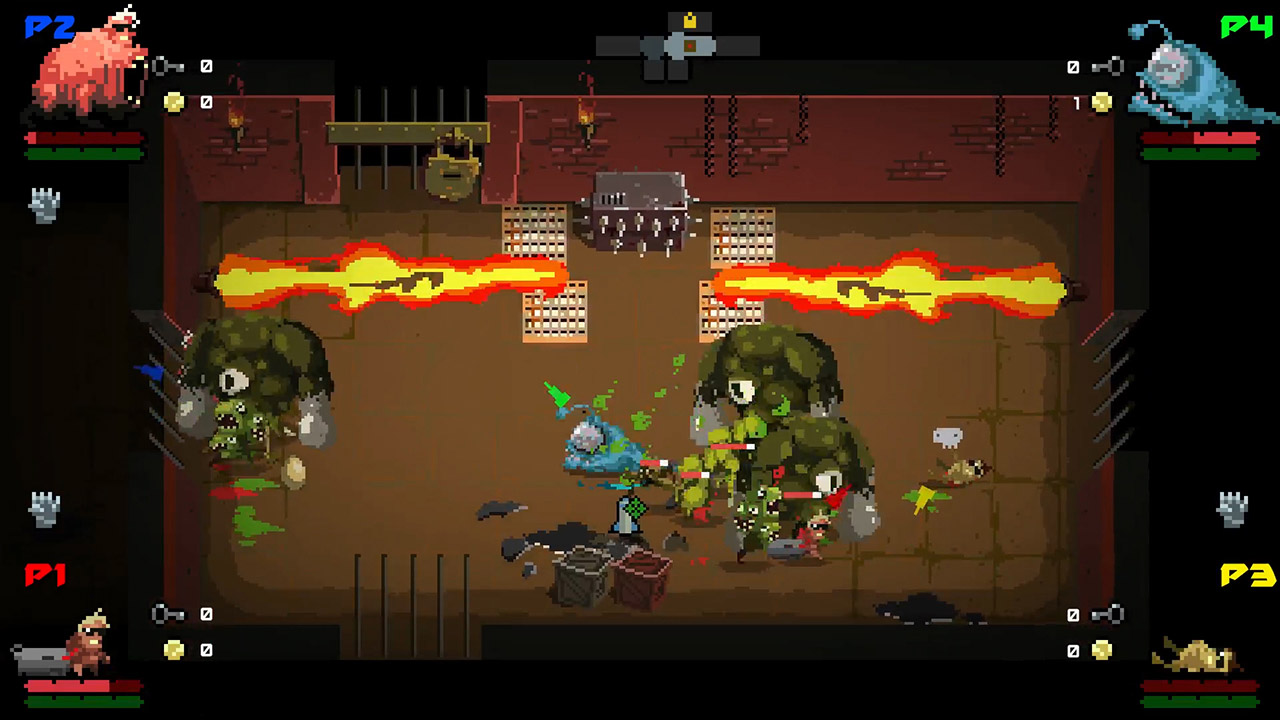Click the P4 coin icon showing 1

click(x=1102, y=100)
